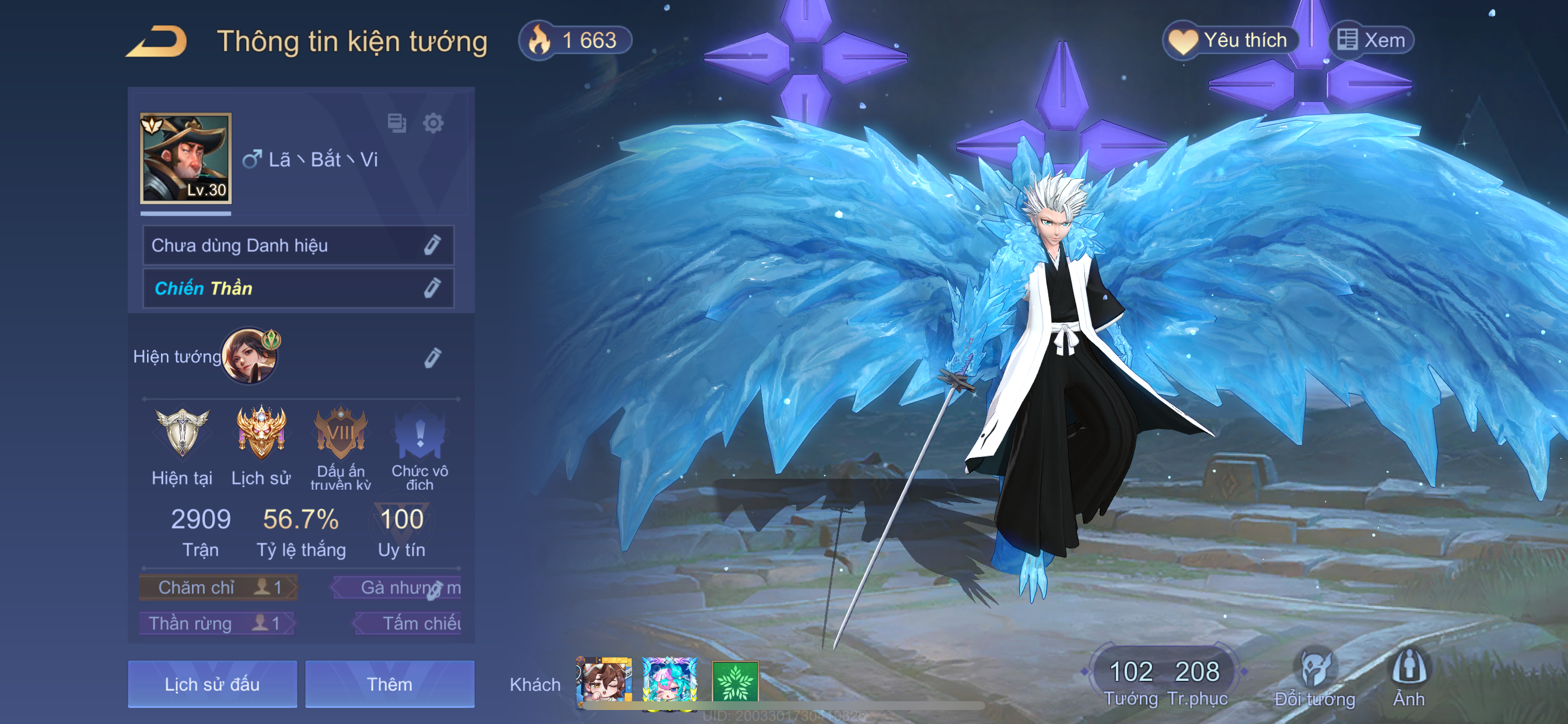Open Lịch sử đấu match history
Image resolution: width=1568 pixels, height=724 pixels.
(x=212, y=684)
